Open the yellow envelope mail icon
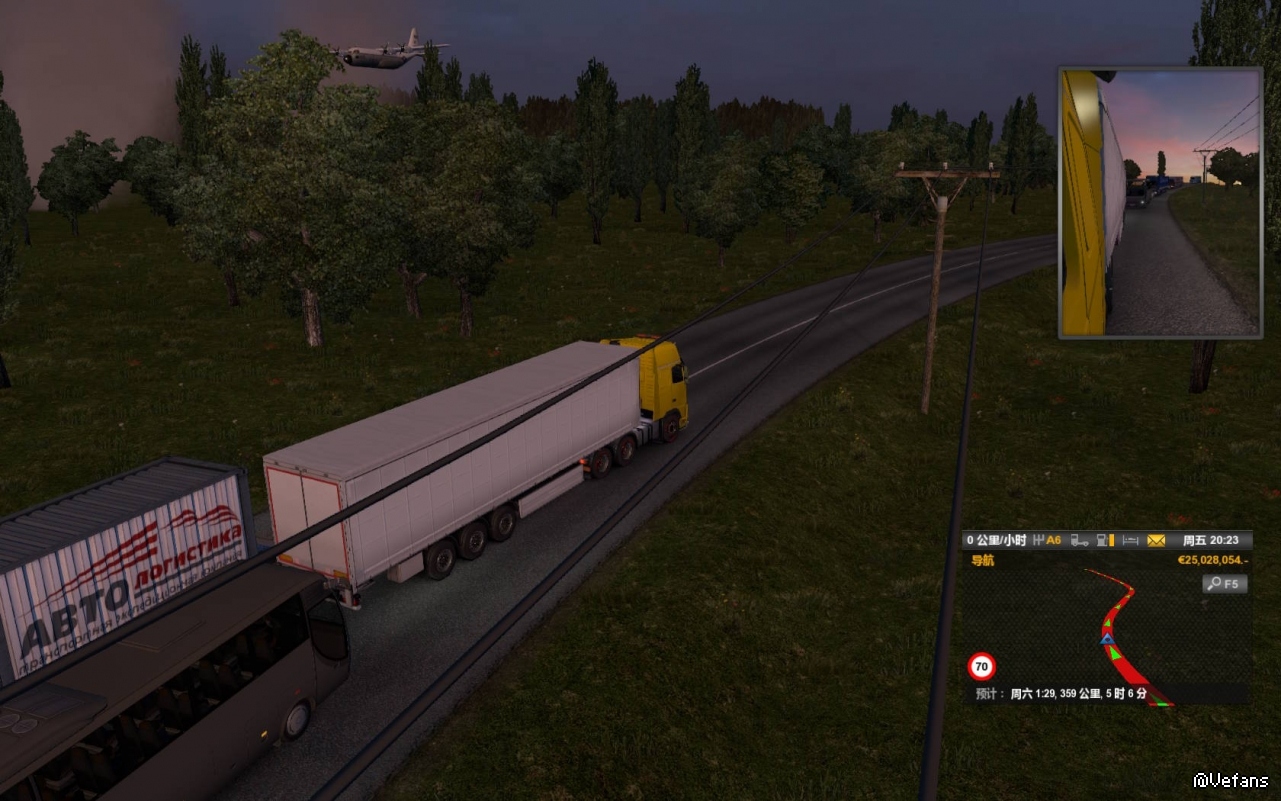The height and width of the screenshot is (801, 1281). (1156, 540)
